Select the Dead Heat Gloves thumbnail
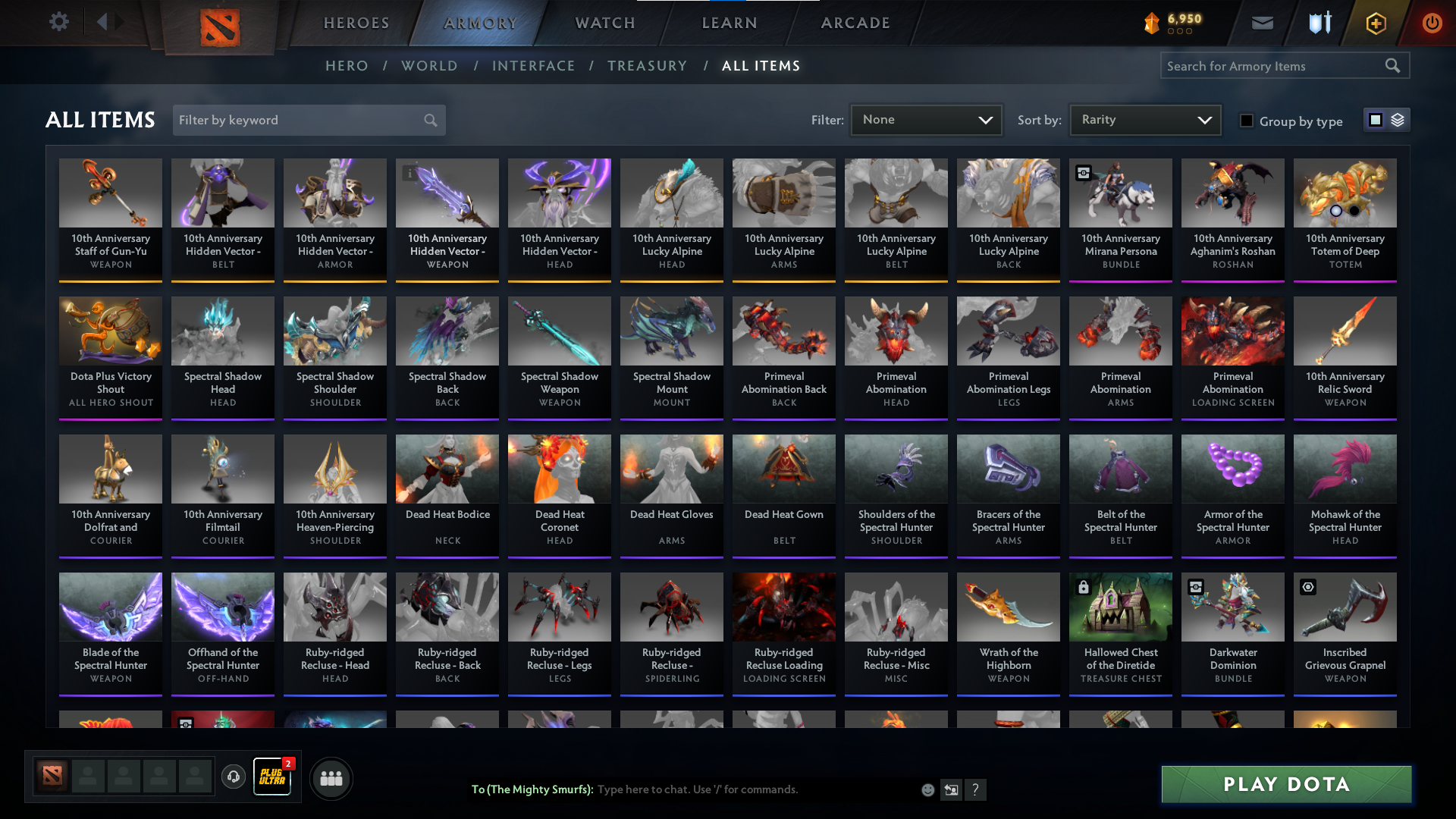Viewport: 1456px width, 819px height. [x=671, y=469]
